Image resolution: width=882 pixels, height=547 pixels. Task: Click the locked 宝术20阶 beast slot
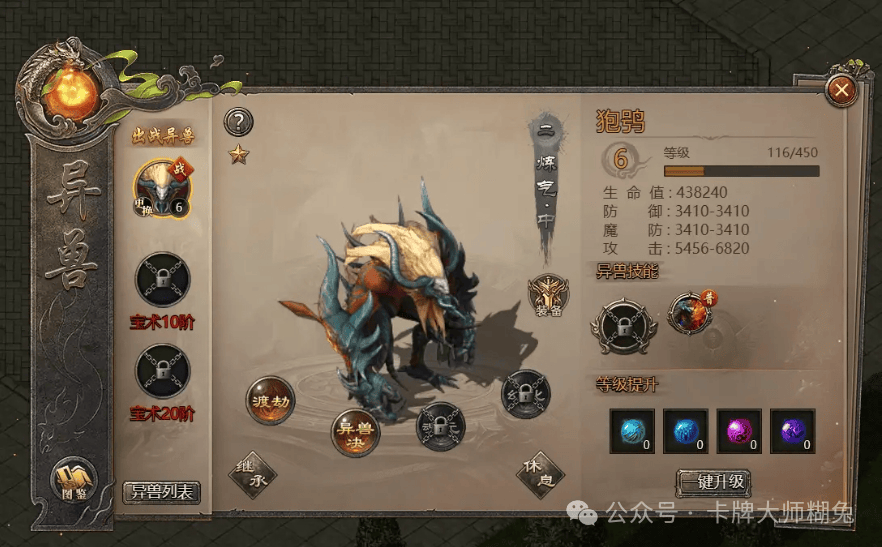[162, 370]
